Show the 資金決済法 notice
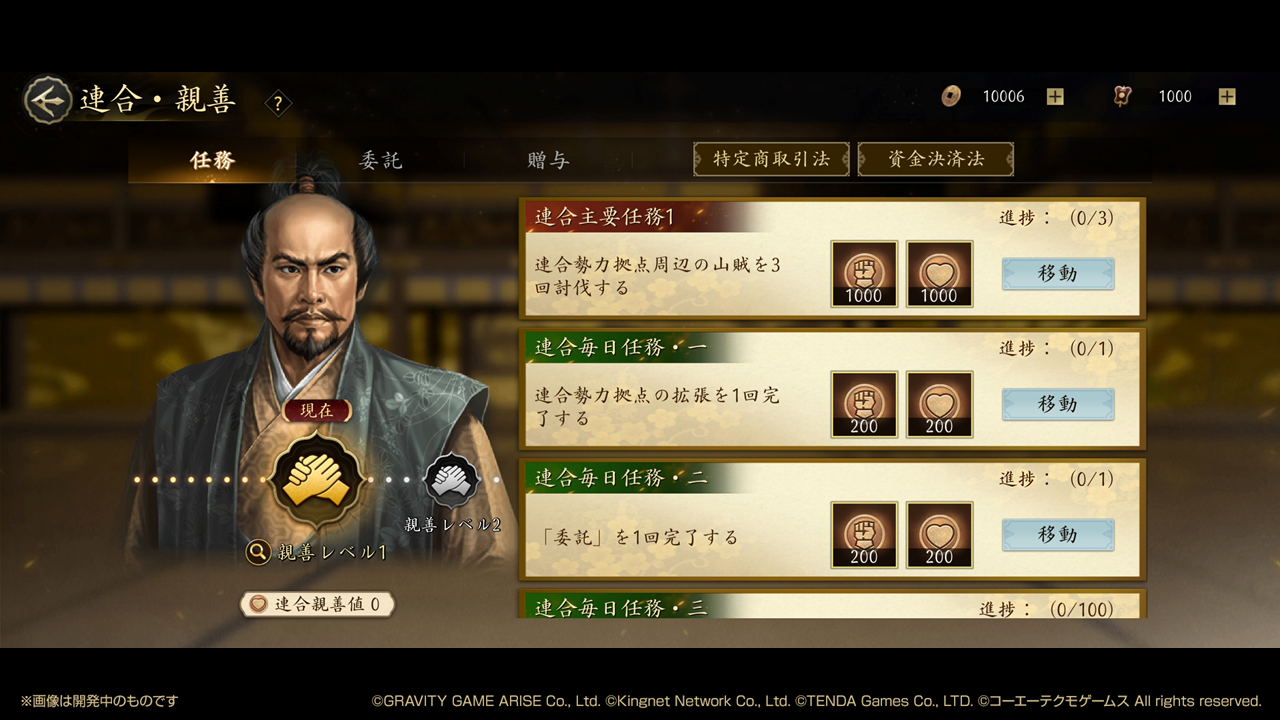 point(935,159)
